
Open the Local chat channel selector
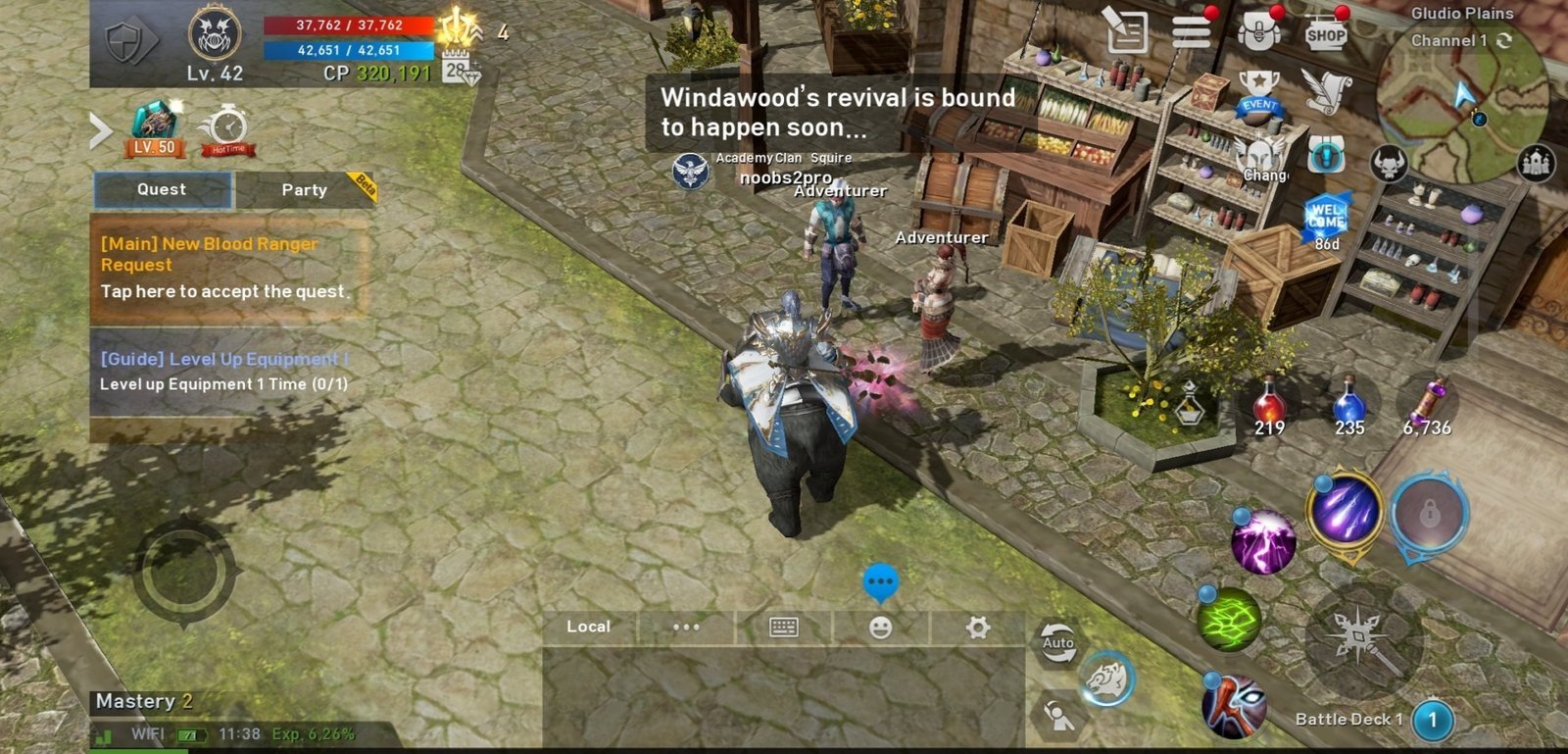click(588, 627)
